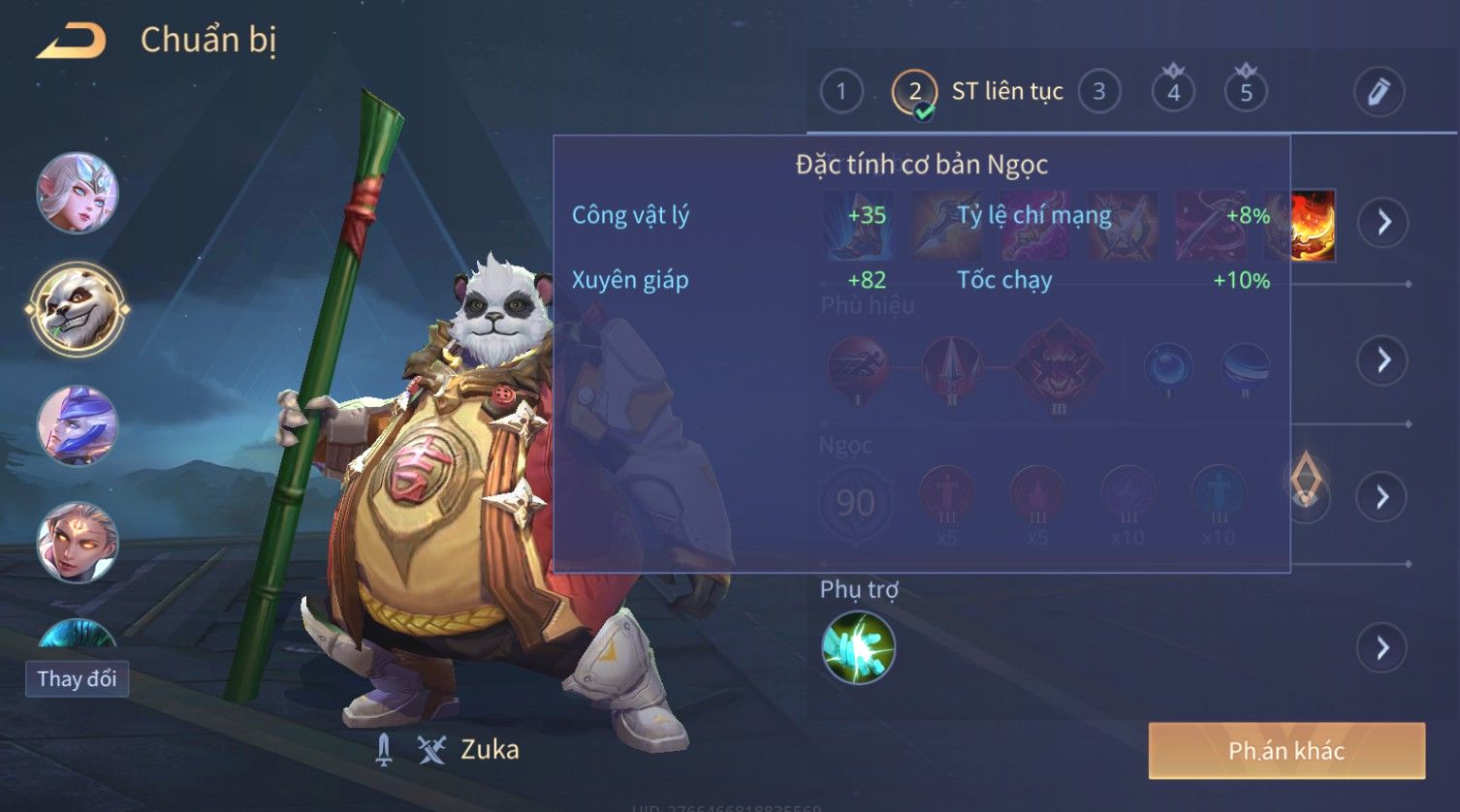
Task: Select preset slot number 1
Action: 841,92
